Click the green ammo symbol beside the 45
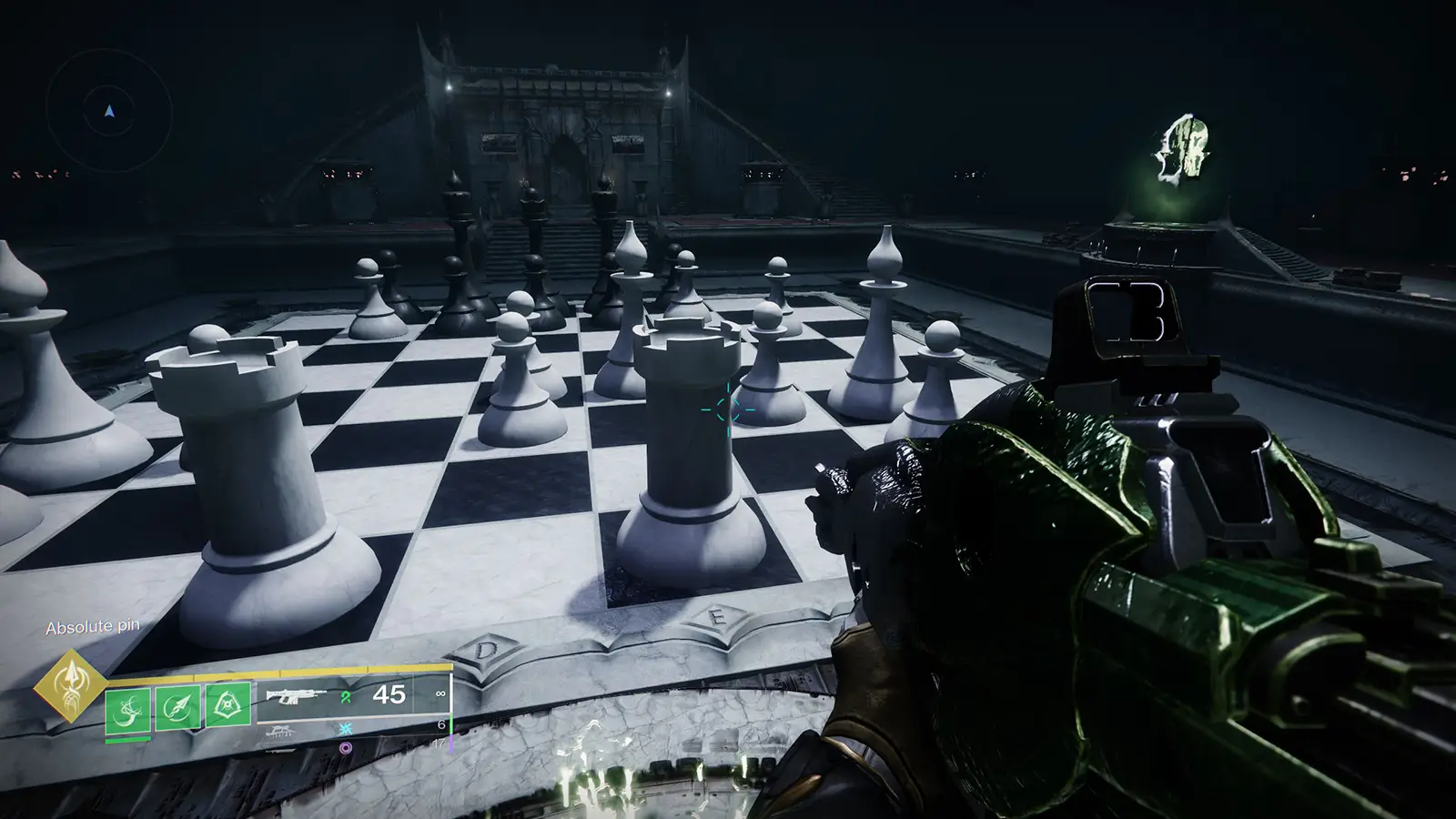 click(346, 695)
